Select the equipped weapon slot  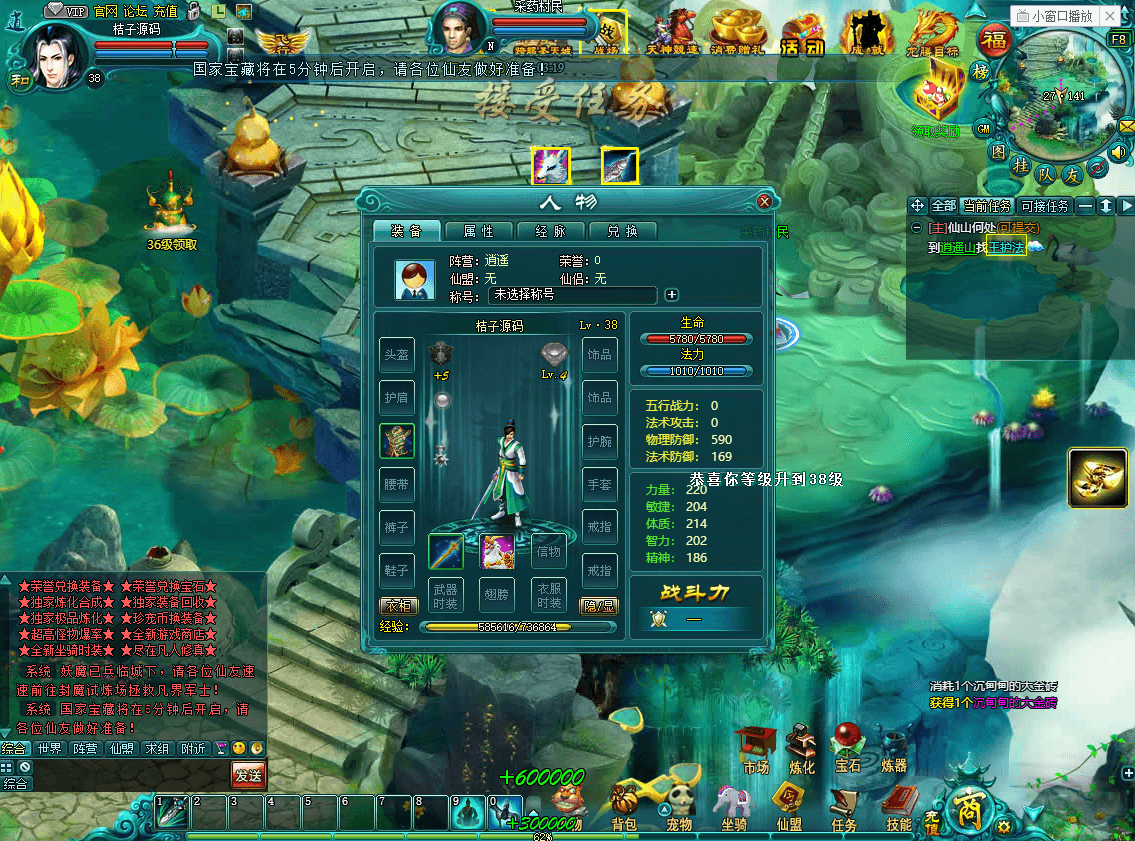446,552
